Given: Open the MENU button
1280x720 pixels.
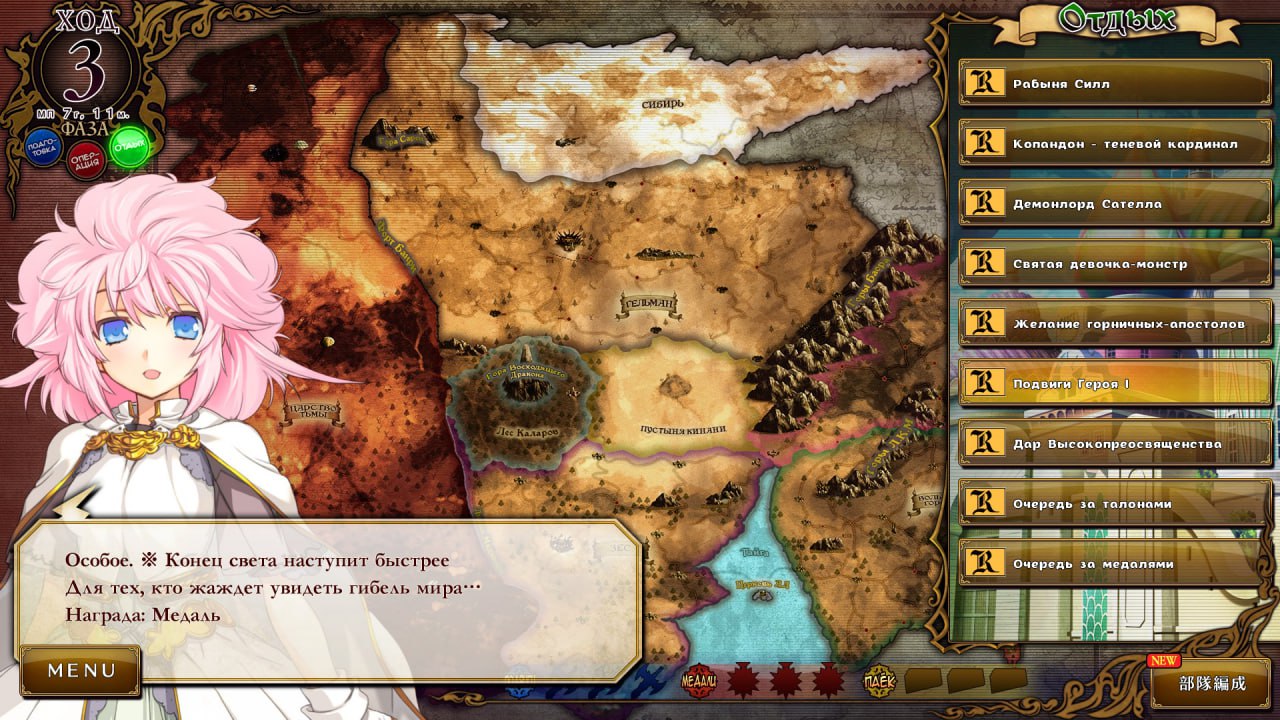Looking at the screenshot, I should coord(81,670).
